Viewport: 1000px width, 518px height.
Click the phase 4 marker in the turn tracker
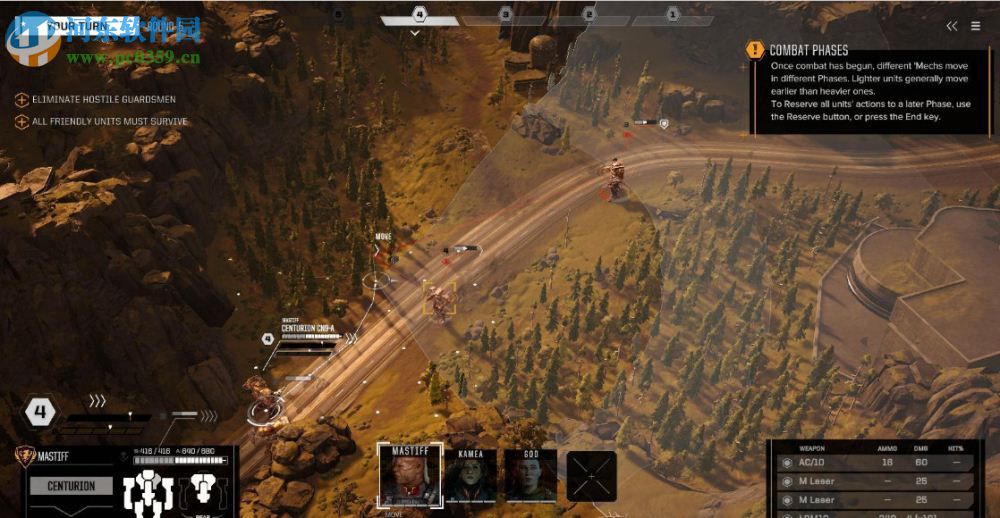[419, 15]
